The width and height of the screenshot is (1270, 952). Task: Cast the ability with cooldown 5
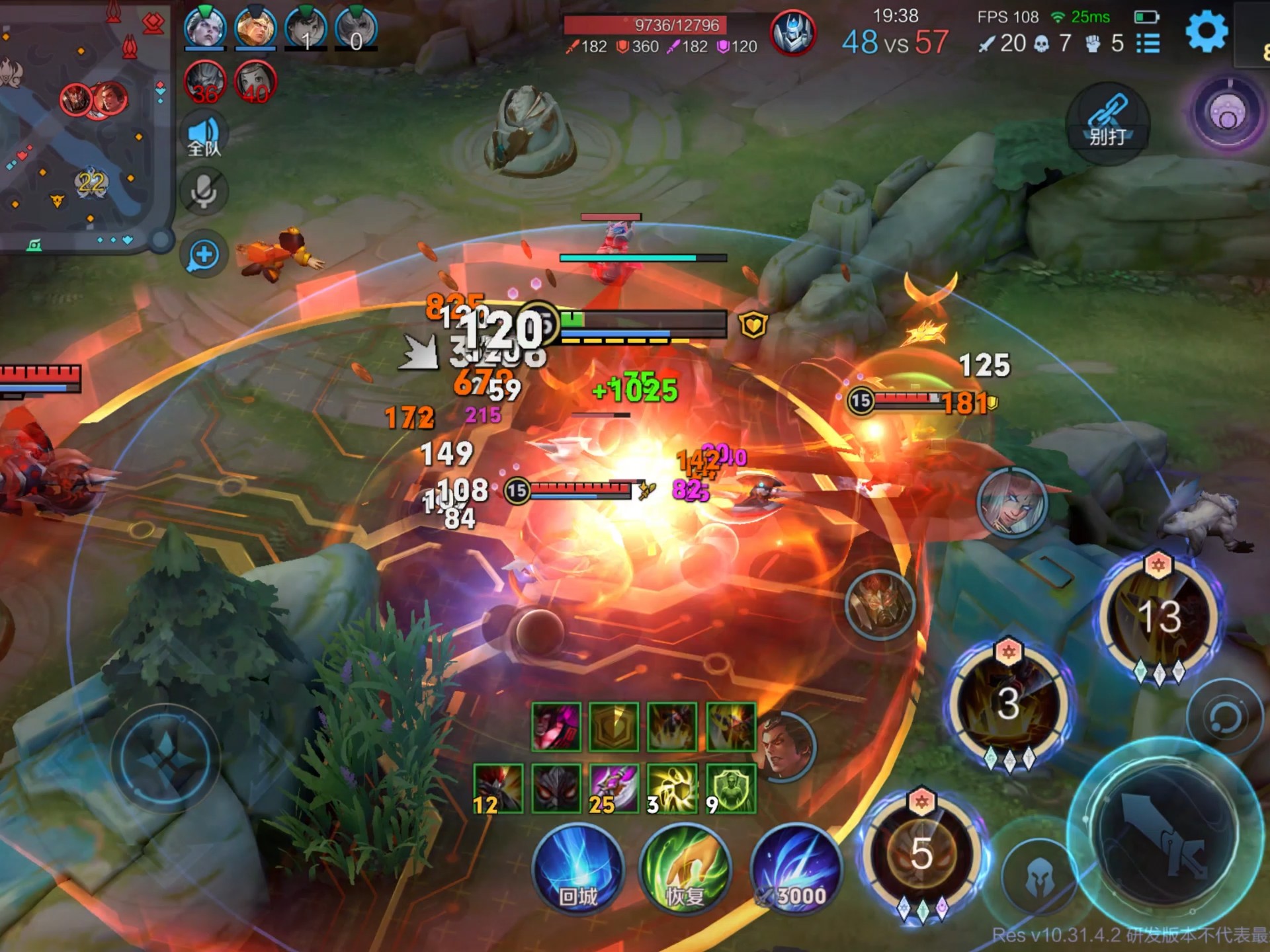pos(921,853)
